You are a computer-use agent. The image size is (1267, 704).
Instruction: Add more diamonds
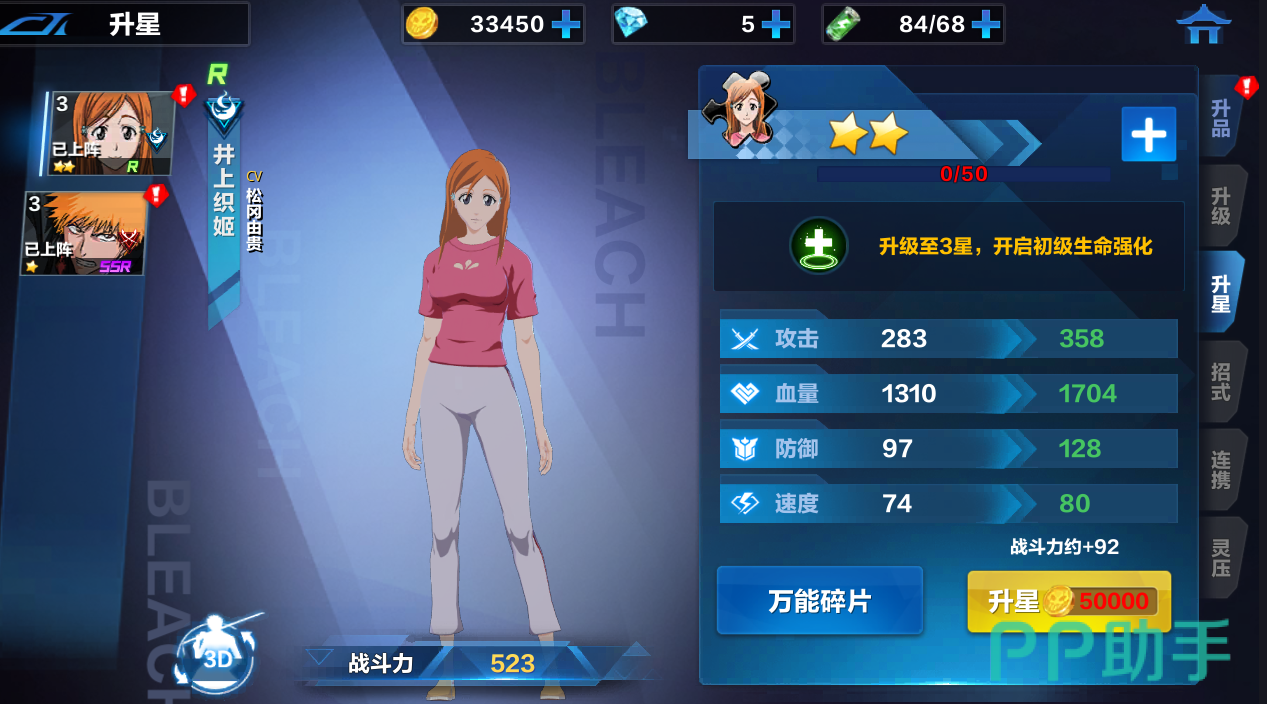[775, 24]
